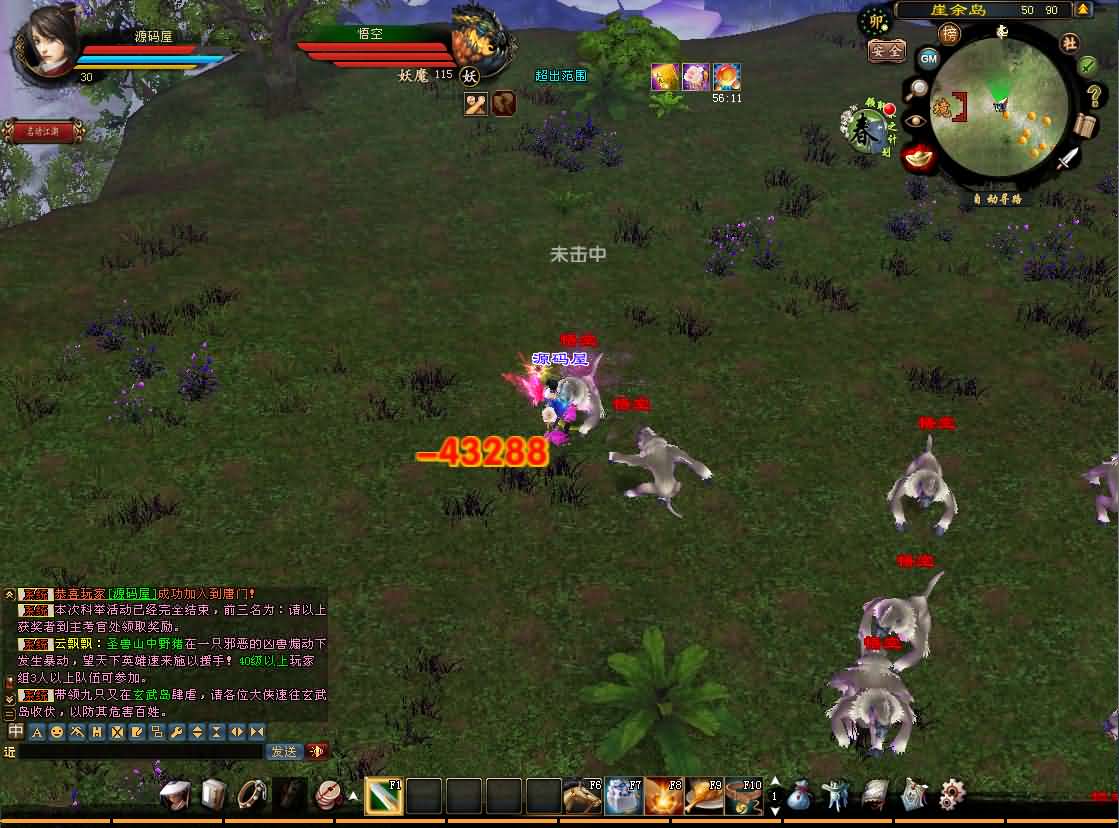Open the 春 spring plan event icon
This screenshot has height=828, width=1119.
click(x=864, y=131)
